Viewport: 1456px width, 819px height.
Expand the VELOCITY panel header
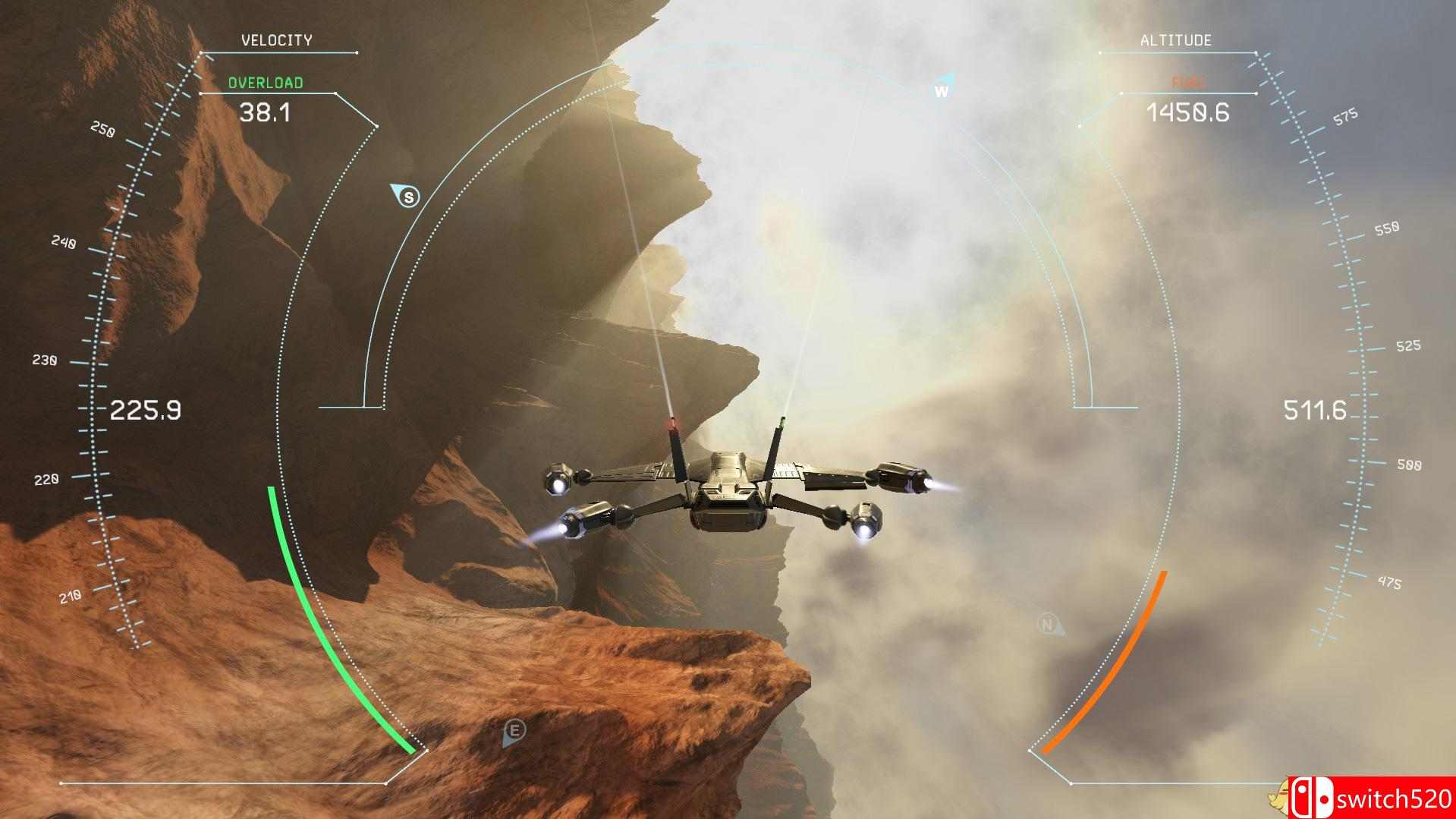277,40
